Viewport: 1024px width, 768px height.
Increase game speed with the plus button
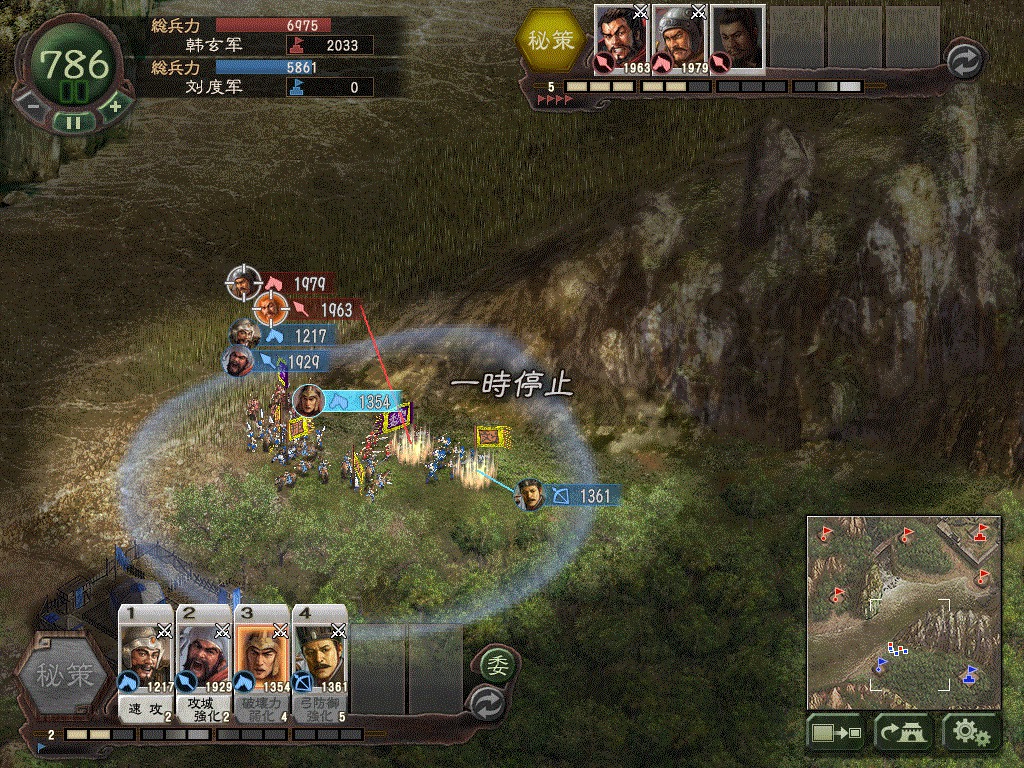114,105
